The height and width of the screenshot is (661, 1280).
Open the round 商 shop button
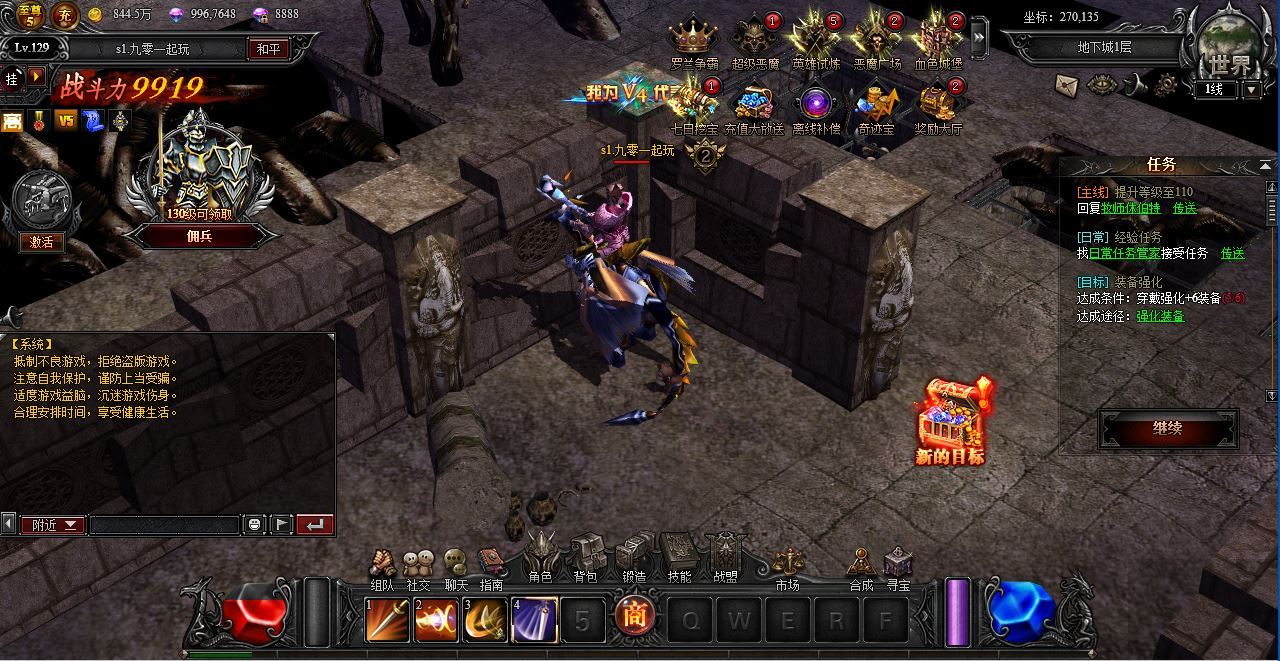click(x=635, y=617)
